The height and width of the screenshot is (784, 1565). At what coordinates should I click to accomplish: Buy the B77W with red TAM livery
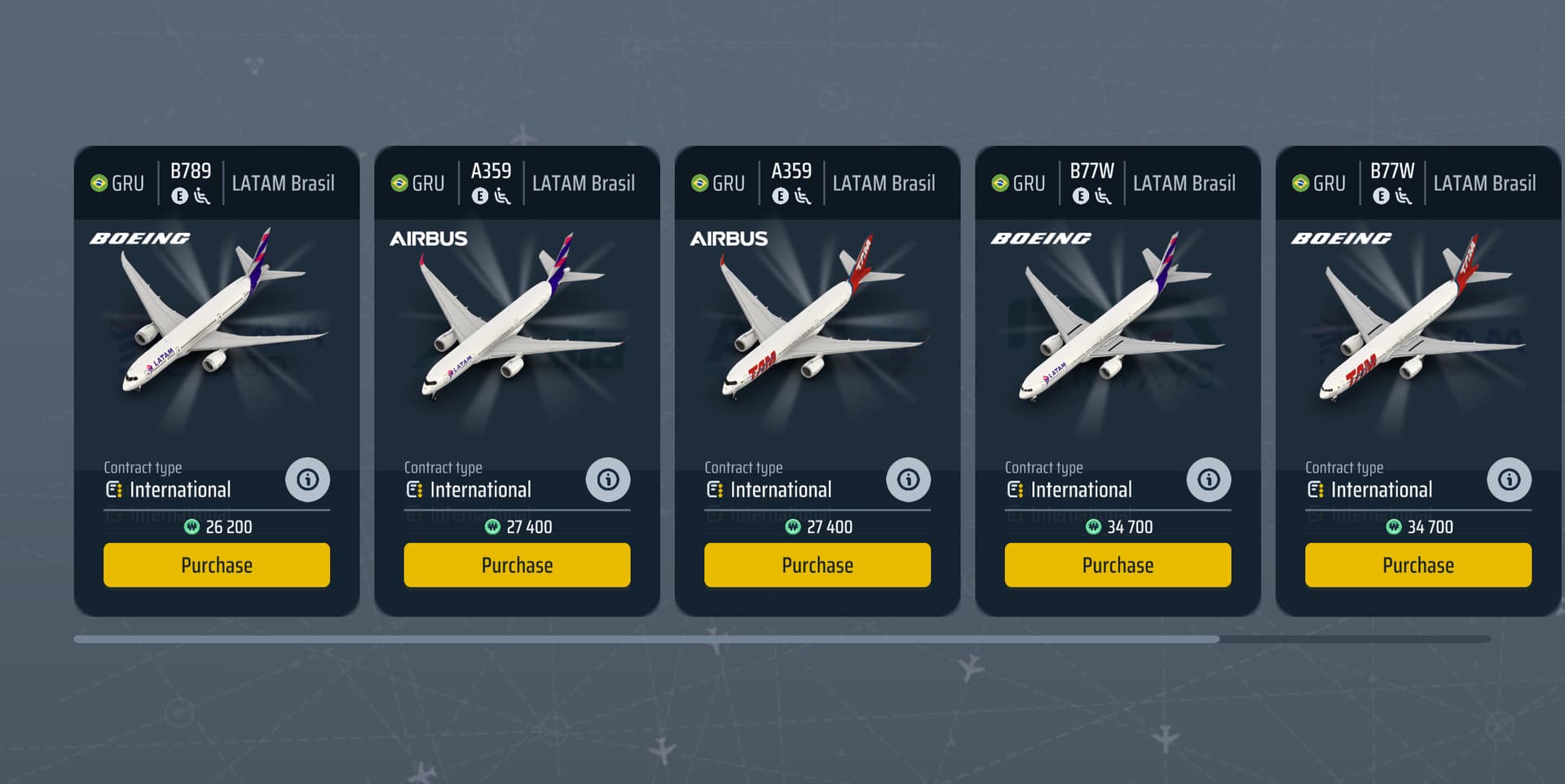[x=1417, y=565]
